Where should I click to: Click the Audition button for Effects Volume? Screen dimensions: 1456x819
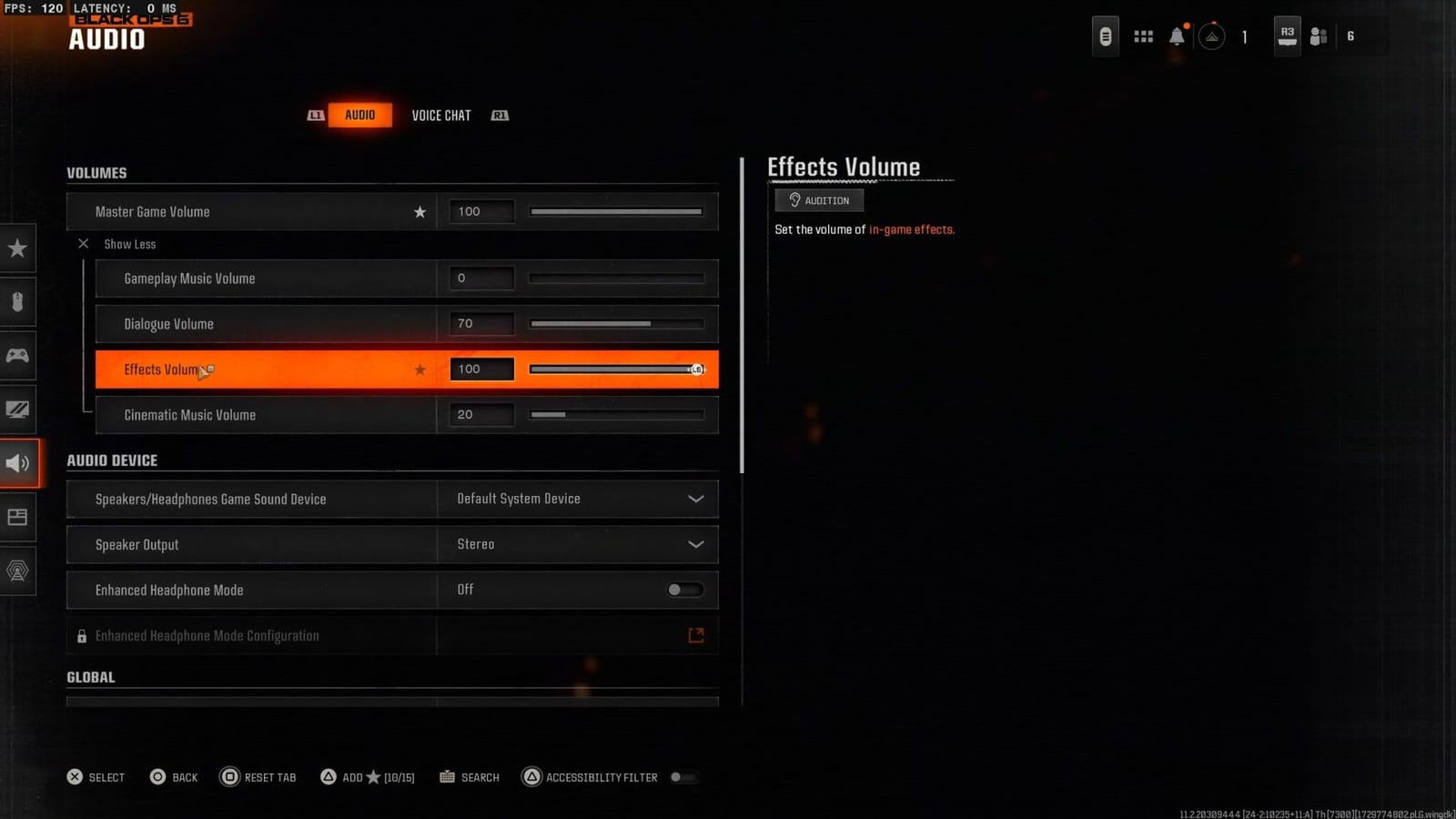click(818, 200)
